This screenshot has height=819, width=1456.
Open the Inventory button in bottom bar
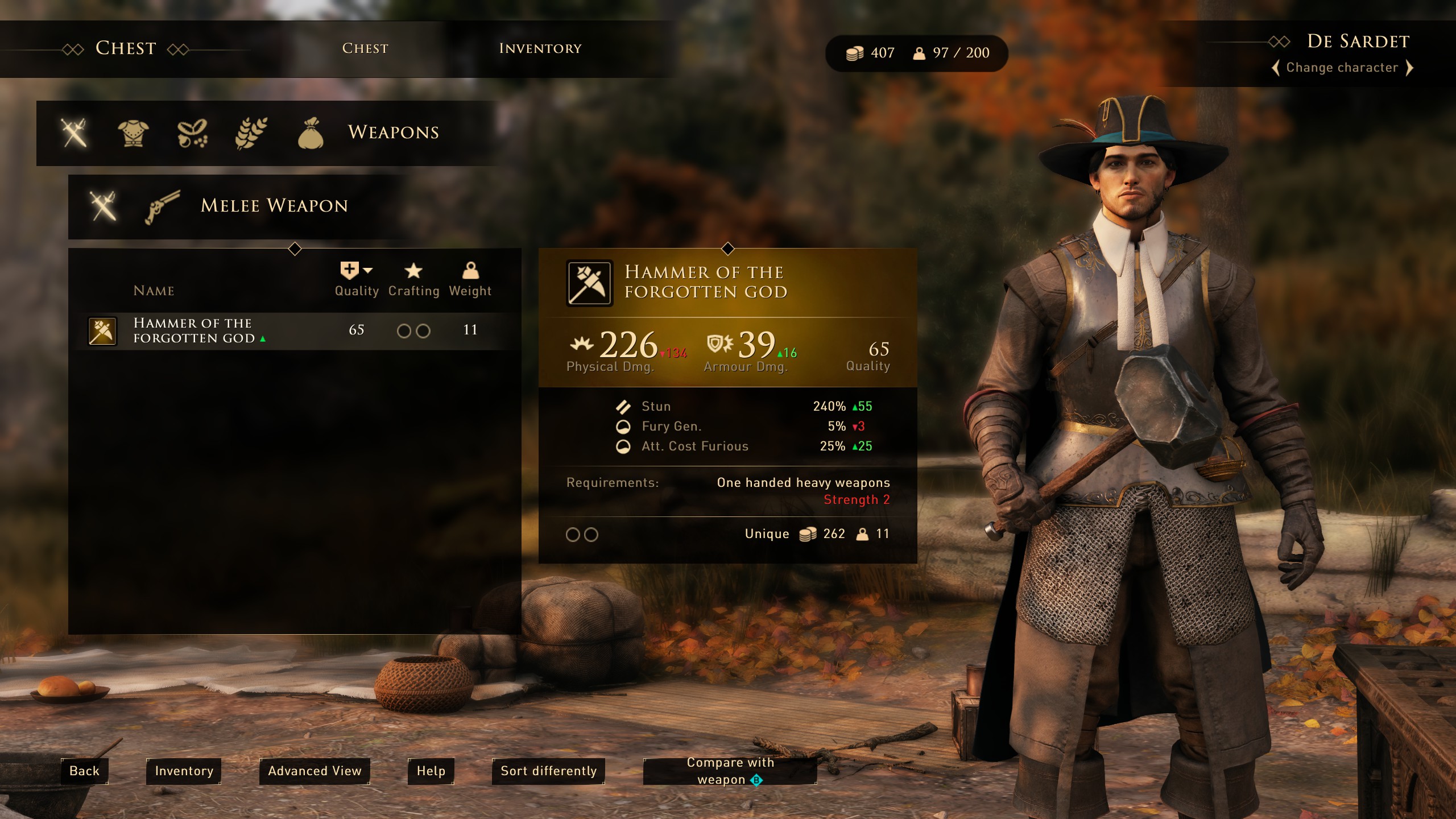point(184,771)
